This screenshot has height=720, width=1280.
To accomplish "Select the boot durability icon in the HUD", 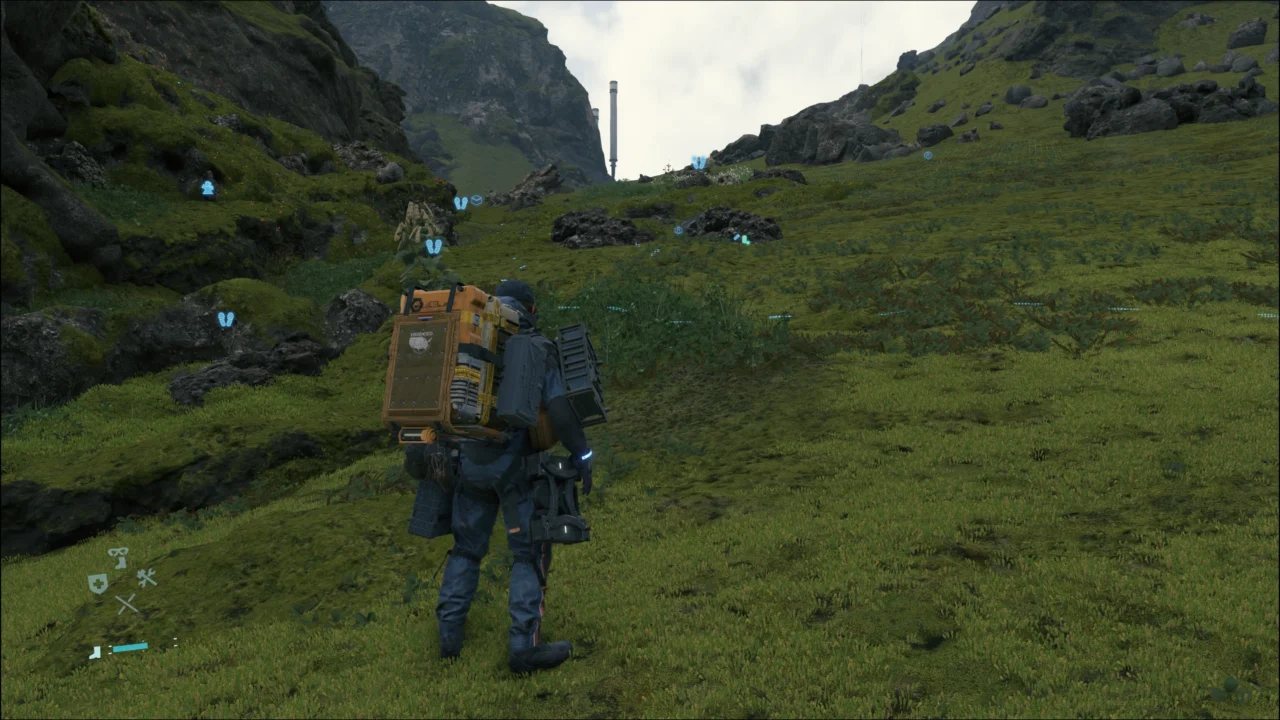I will tap(95, 652).
